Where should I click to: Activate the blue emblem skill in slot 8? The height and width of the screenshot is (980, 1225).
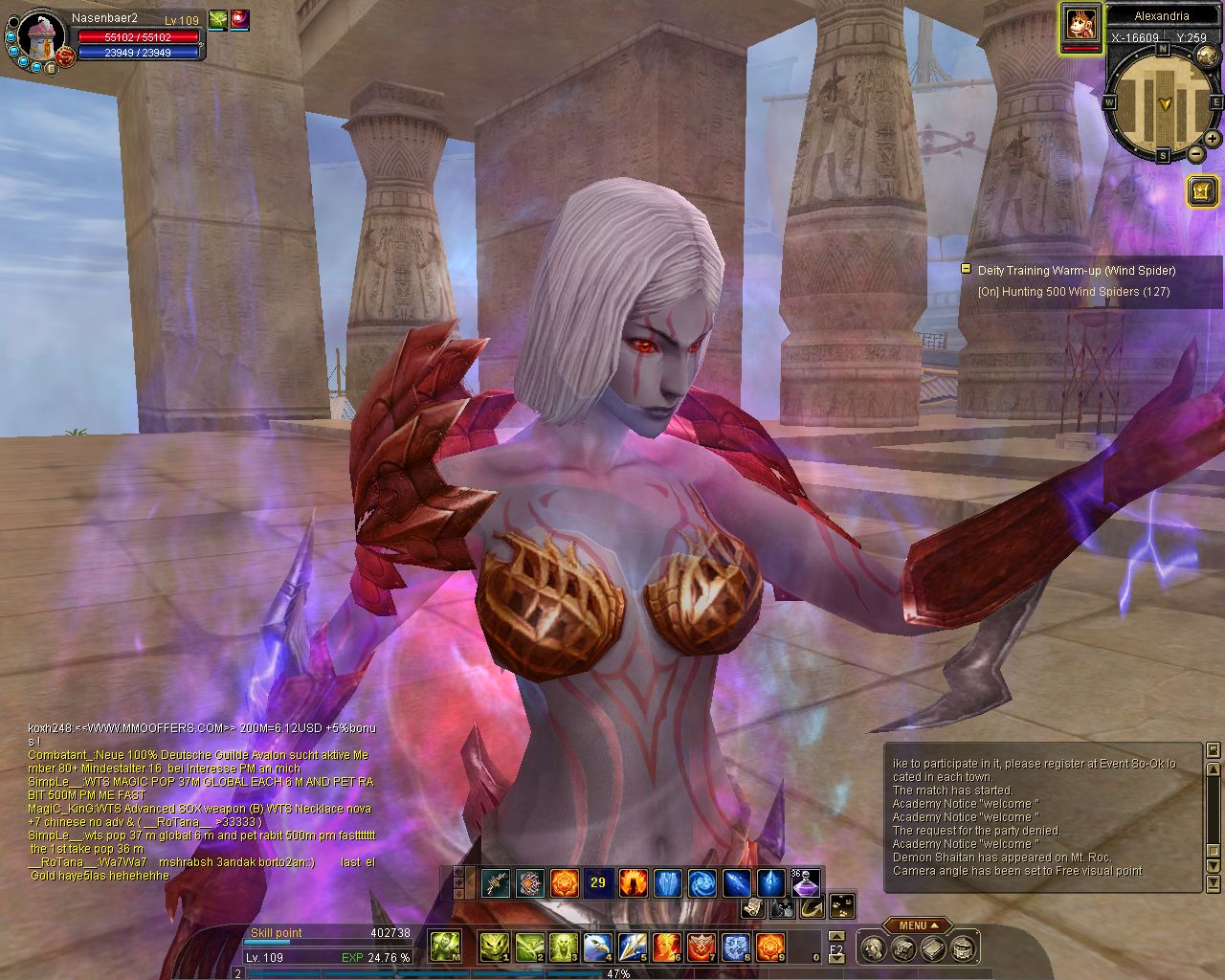[736, 947]
